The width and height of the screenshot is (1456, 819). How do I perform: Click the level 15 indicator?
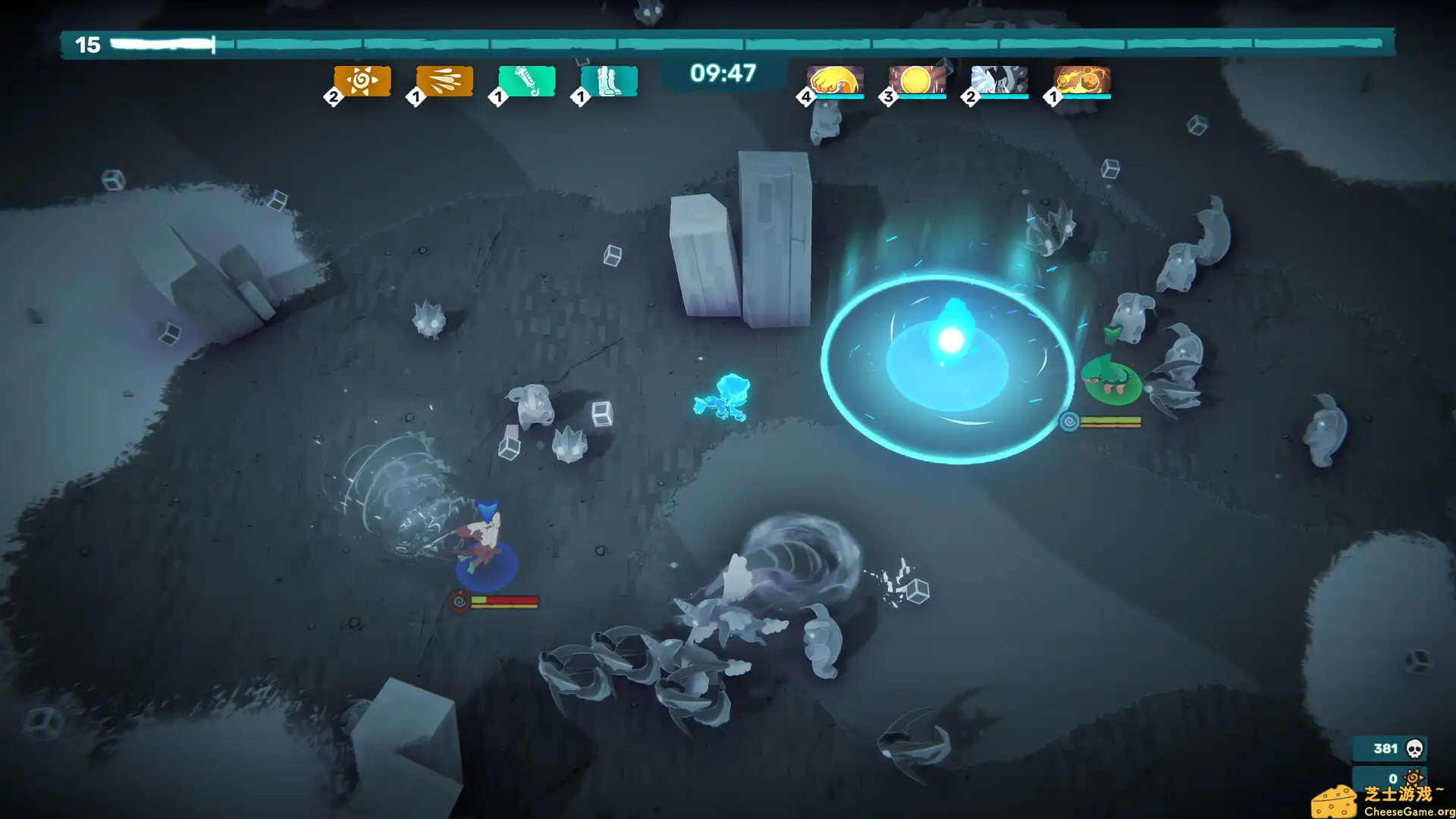[88, 44]
